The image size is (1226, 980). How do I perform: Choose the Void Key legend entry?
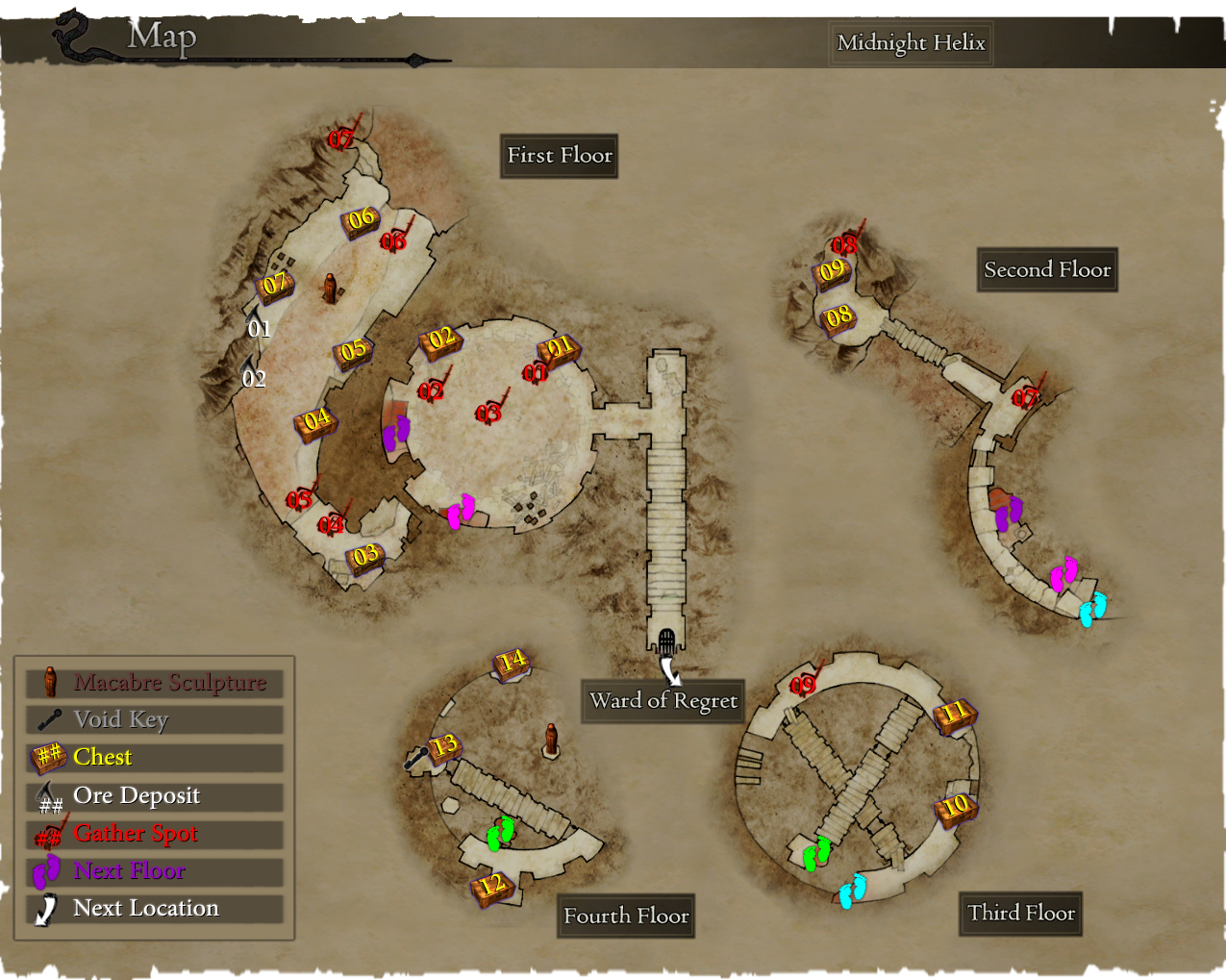tap(154, 720)
